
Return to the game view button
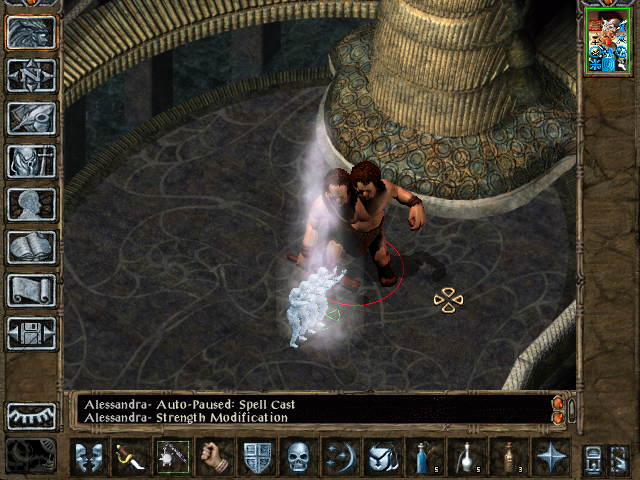pos(31,32)
